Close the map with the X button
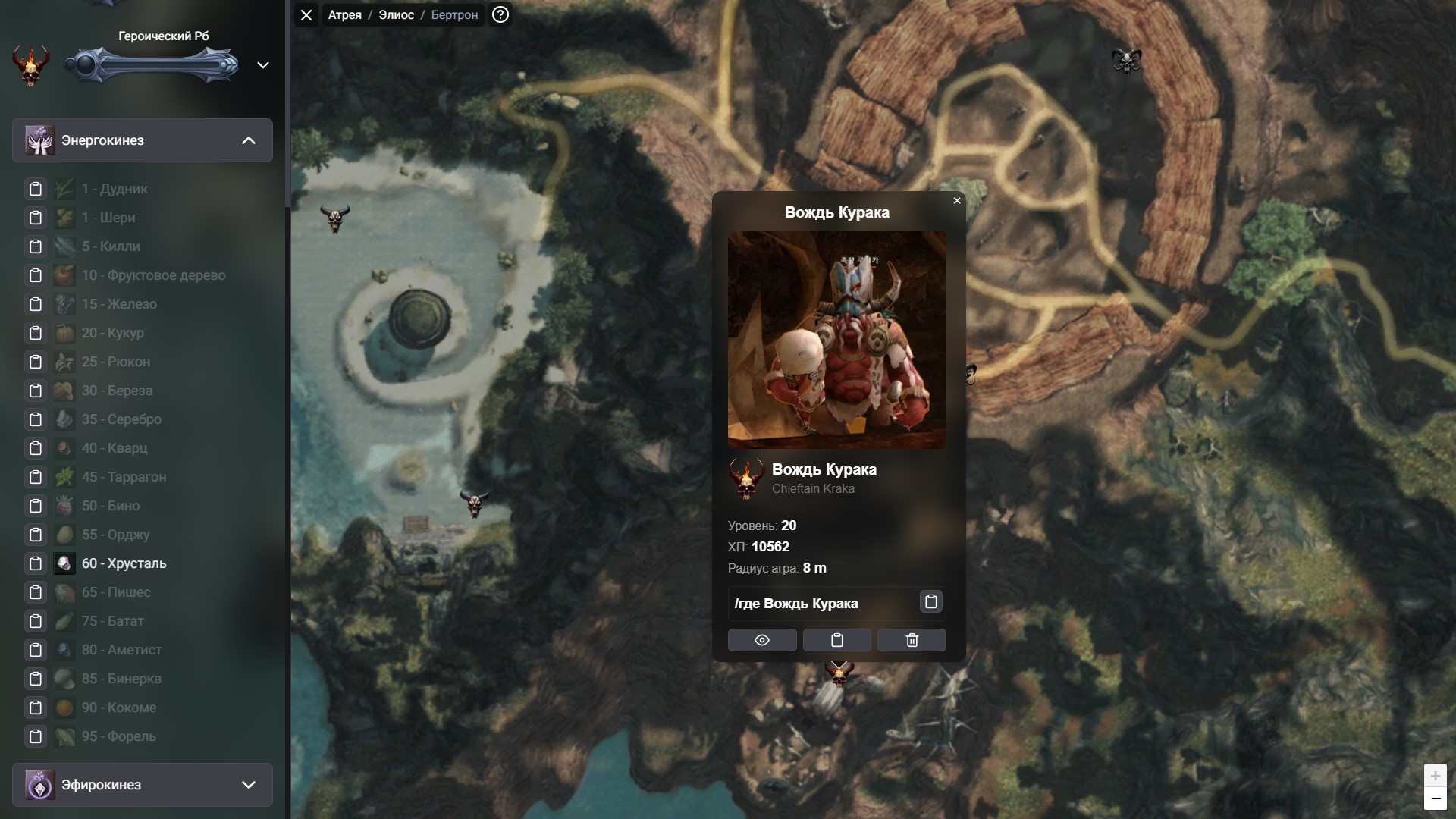This screenshot has width=1456, height=819. click(306, 15)
